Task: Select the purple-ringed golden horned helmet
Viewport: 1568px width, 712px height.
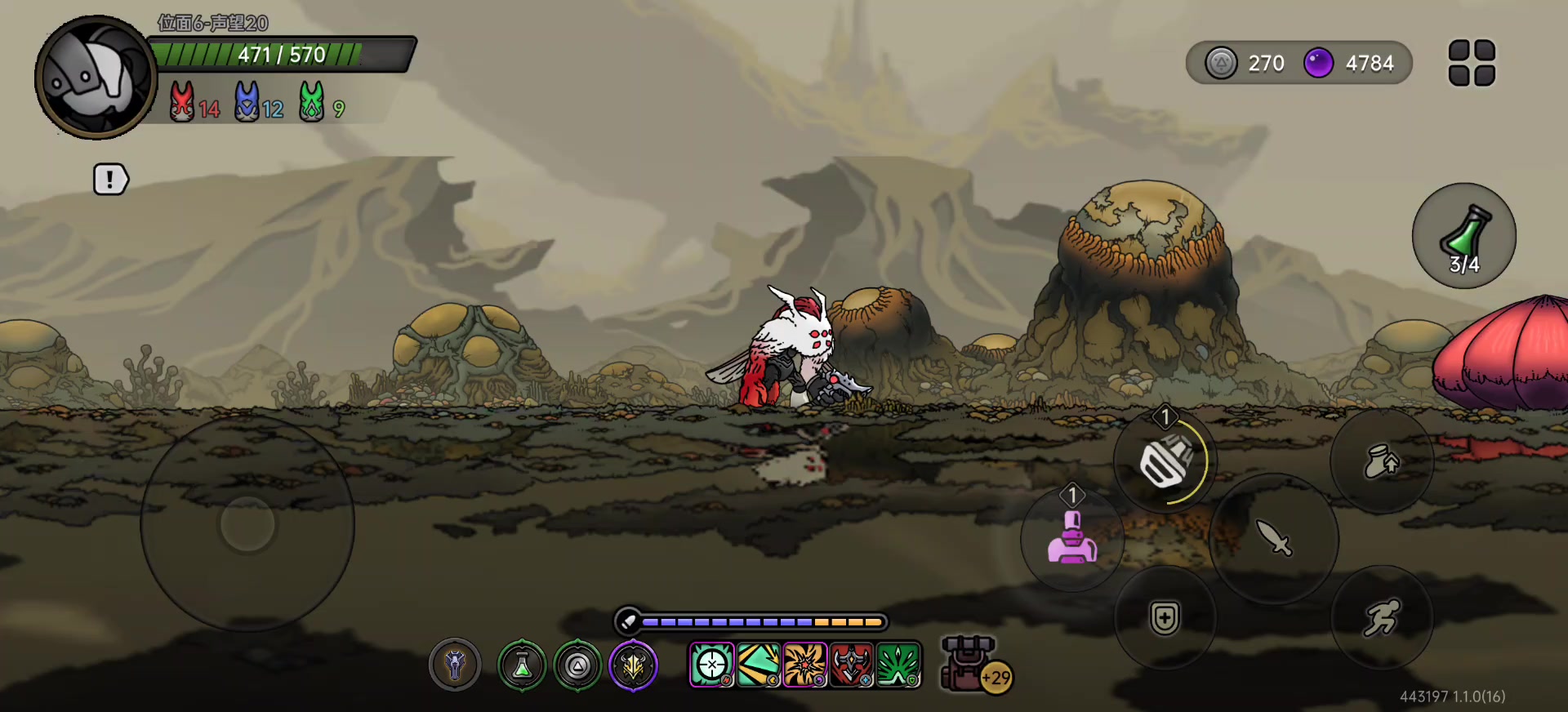Action: tap(633, 665)
